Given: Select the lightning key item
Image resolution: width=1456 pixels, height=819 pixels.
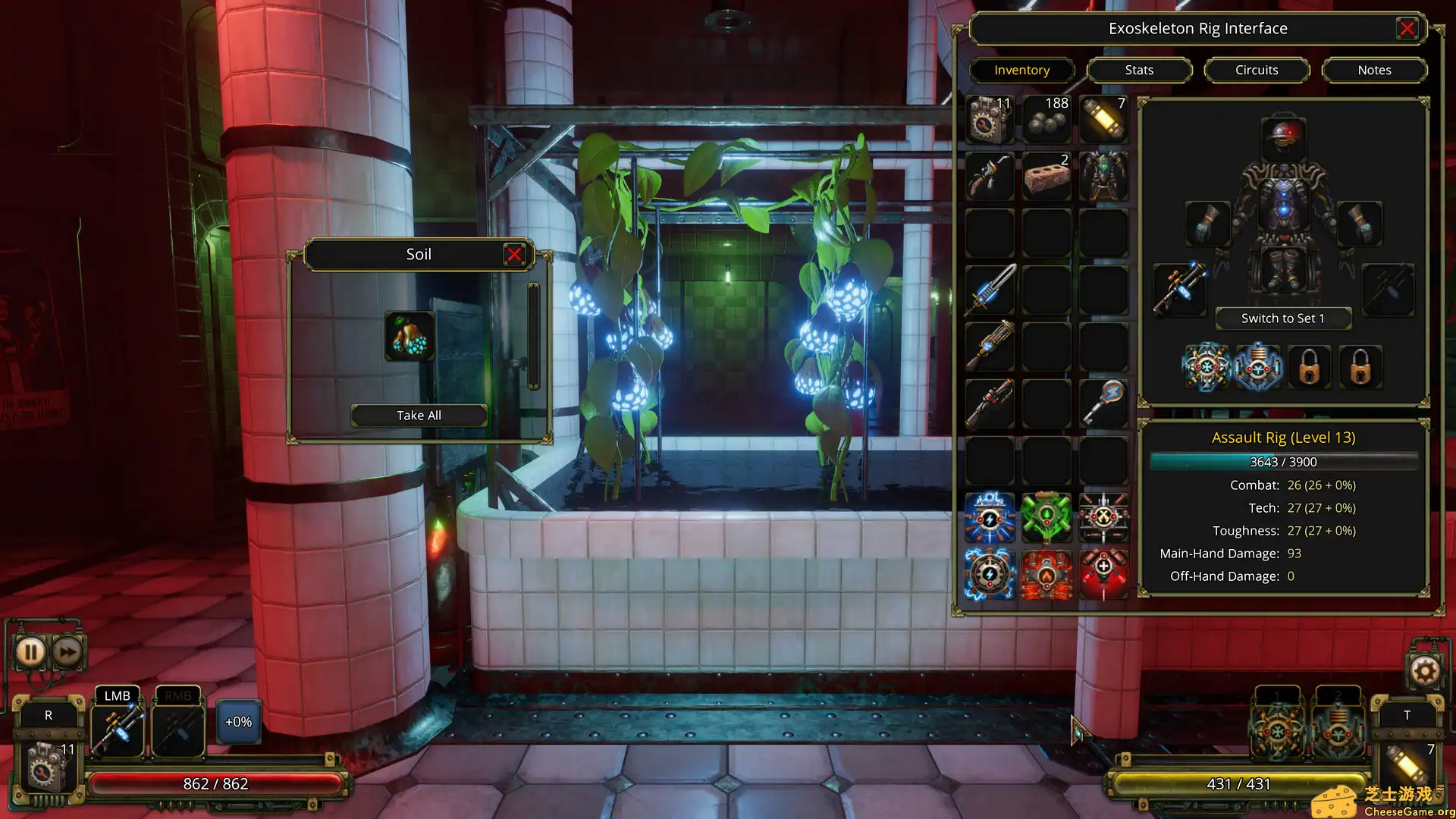Looking at the screenshot, I should click(x=1104, y=403).
